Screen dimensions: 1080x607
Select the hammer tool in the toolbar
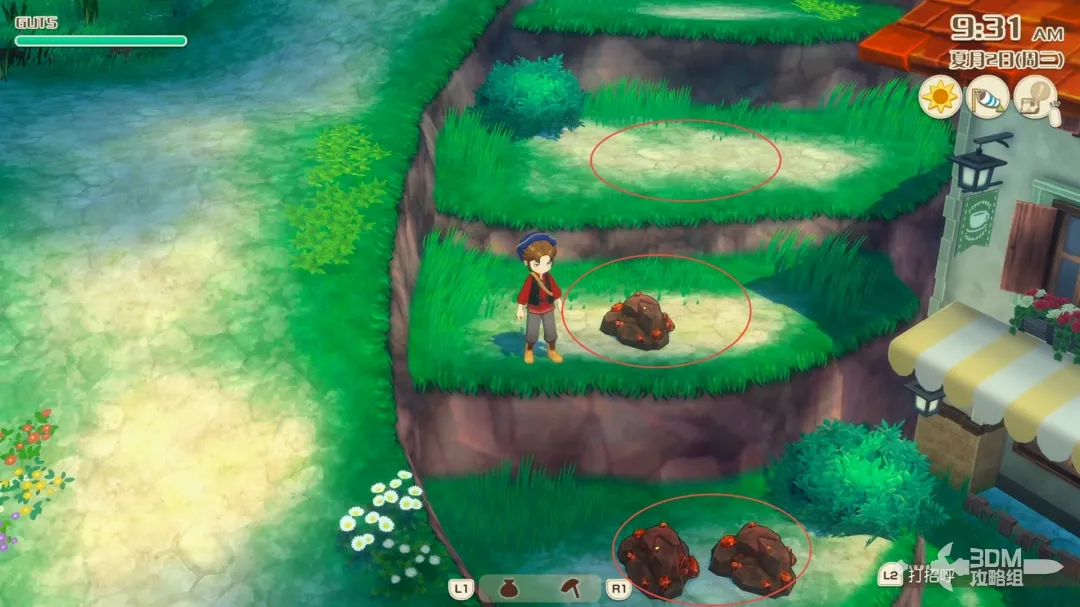(x=571, y=589)
